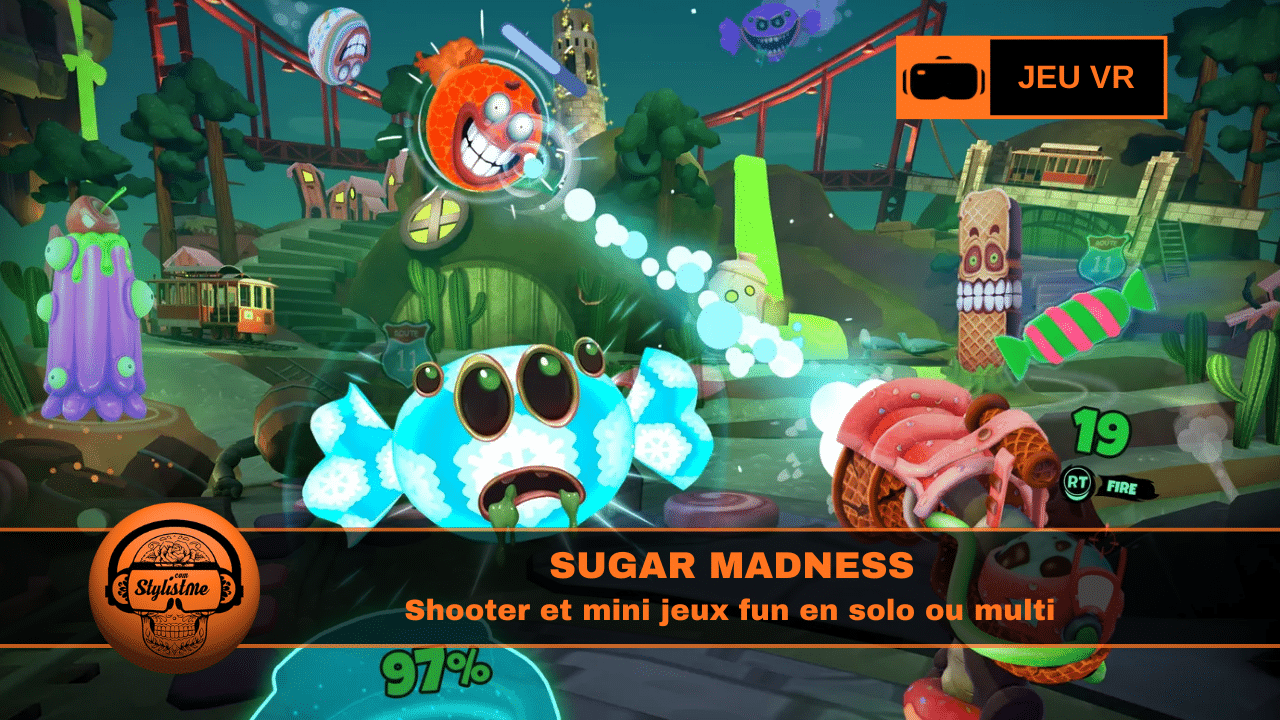Expand the waffle totem's grinning mouth
The image size is (1280, 720).
pos(985,295)
